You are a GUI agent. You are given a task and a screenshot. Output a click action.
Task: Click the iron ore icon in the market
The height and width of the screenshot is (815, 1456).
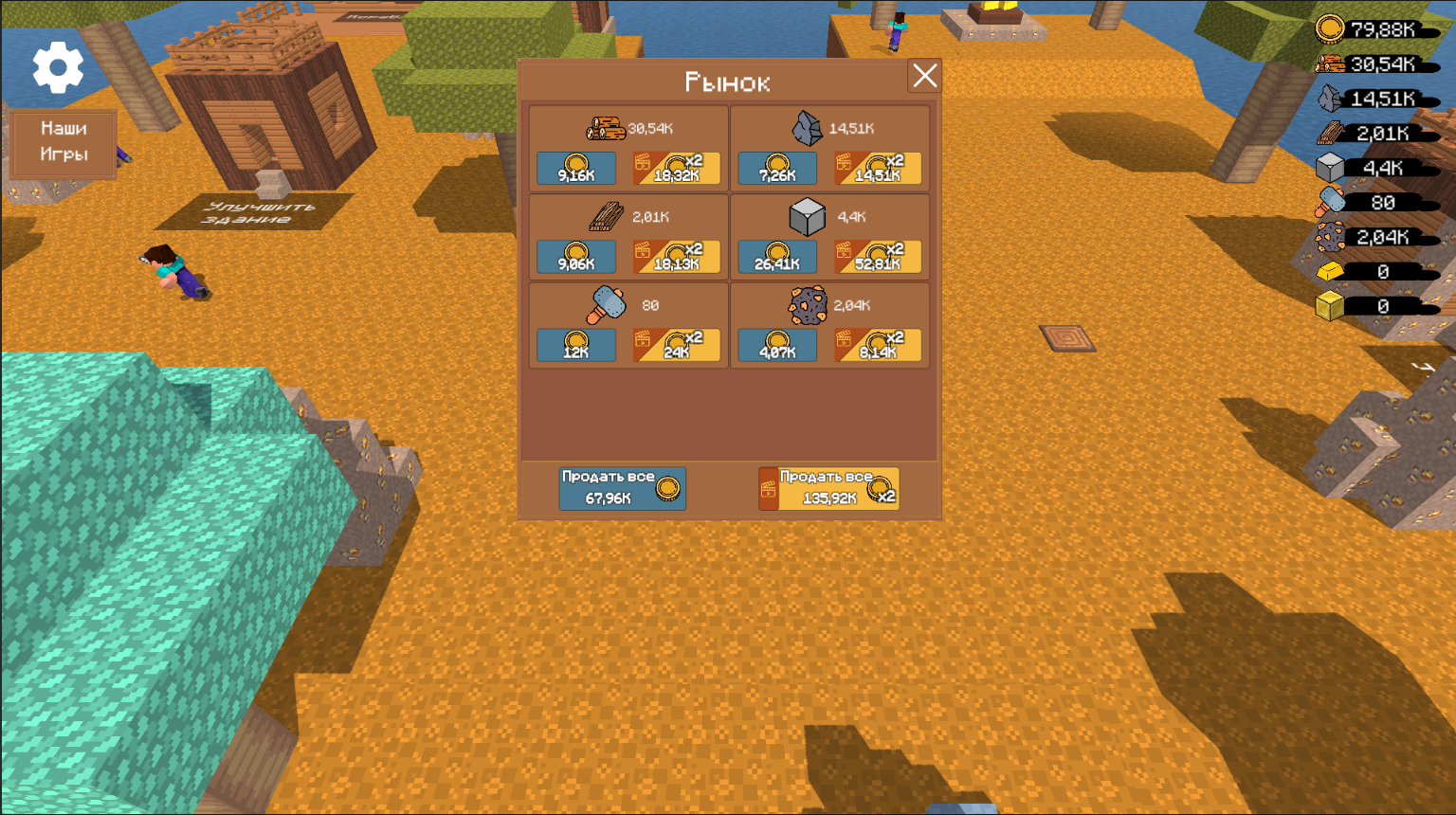(x=807, y=305)
